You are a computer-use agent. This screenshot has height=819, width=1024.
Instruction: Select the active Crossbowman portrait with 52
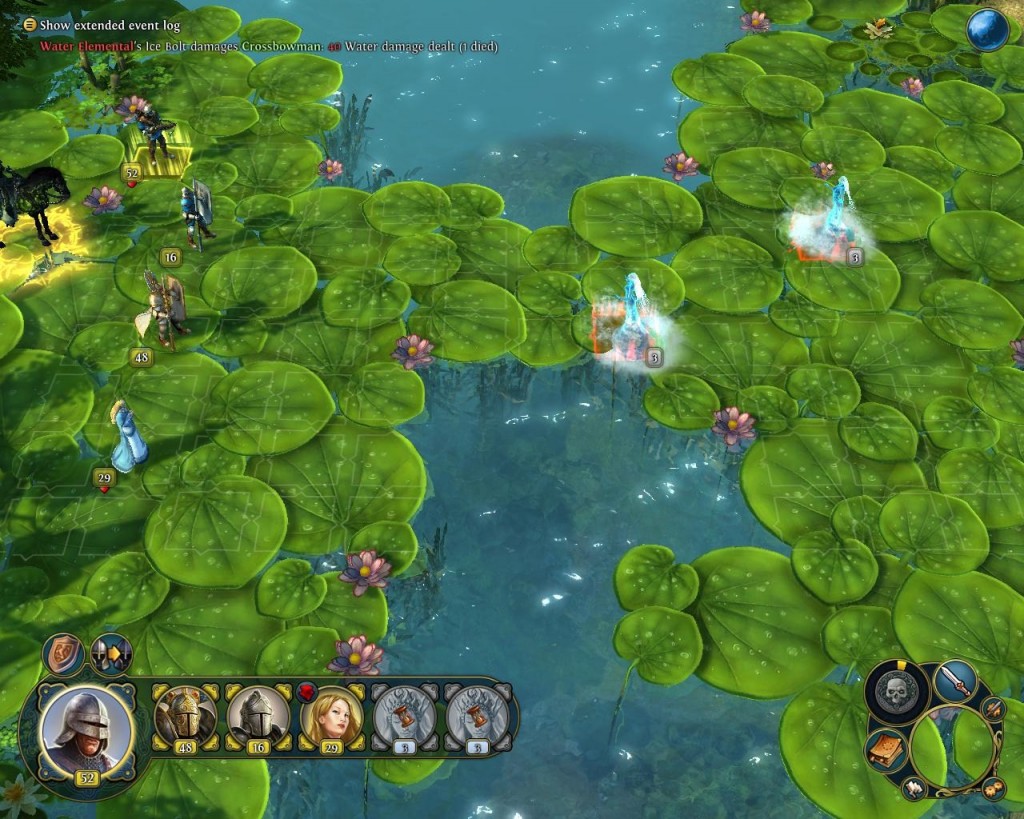[x=87, y=727]
